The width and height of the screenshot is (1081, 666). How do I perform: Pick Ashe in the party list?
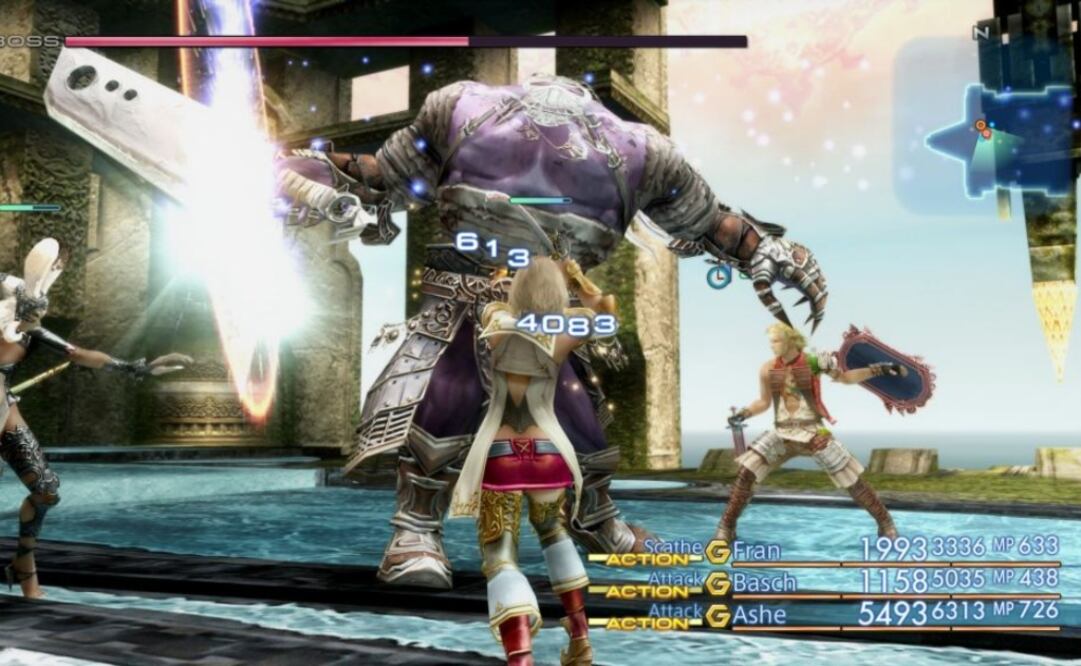point(759,615)
